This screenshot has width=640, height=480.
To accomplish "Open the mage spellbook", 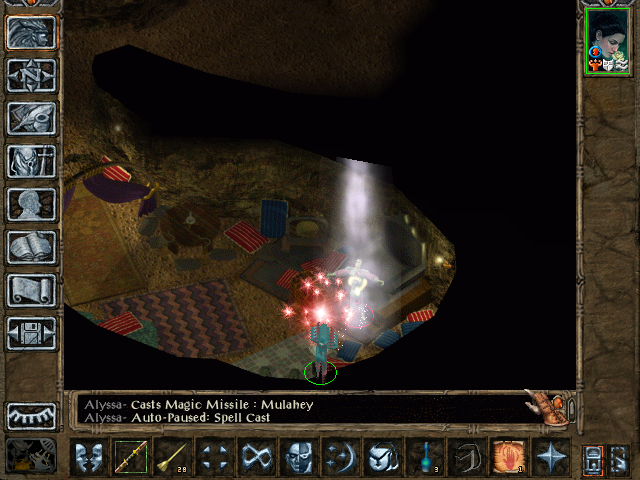I will point(32,247).
